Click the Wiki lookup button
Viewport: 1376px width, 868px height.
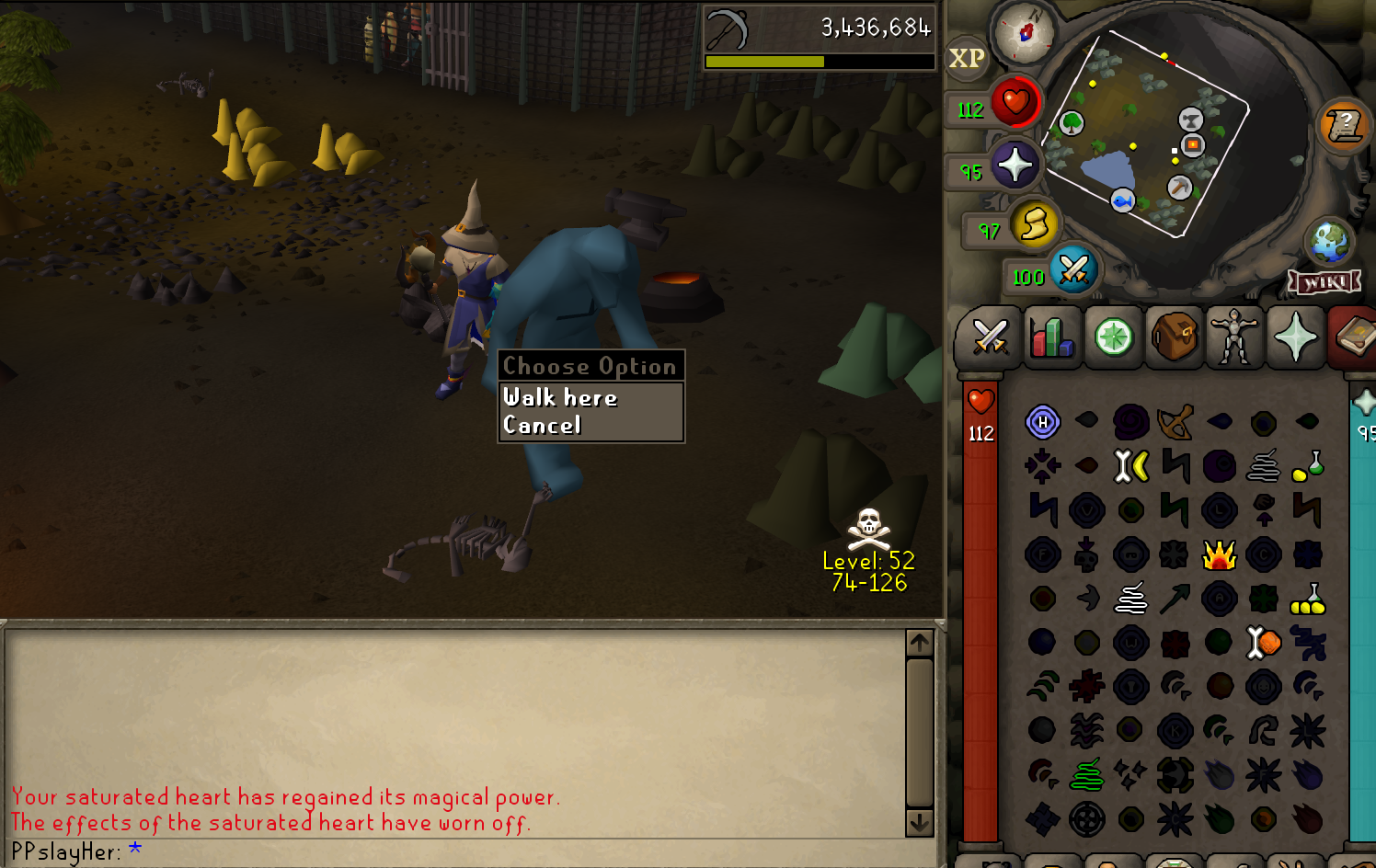(1324, 282)
